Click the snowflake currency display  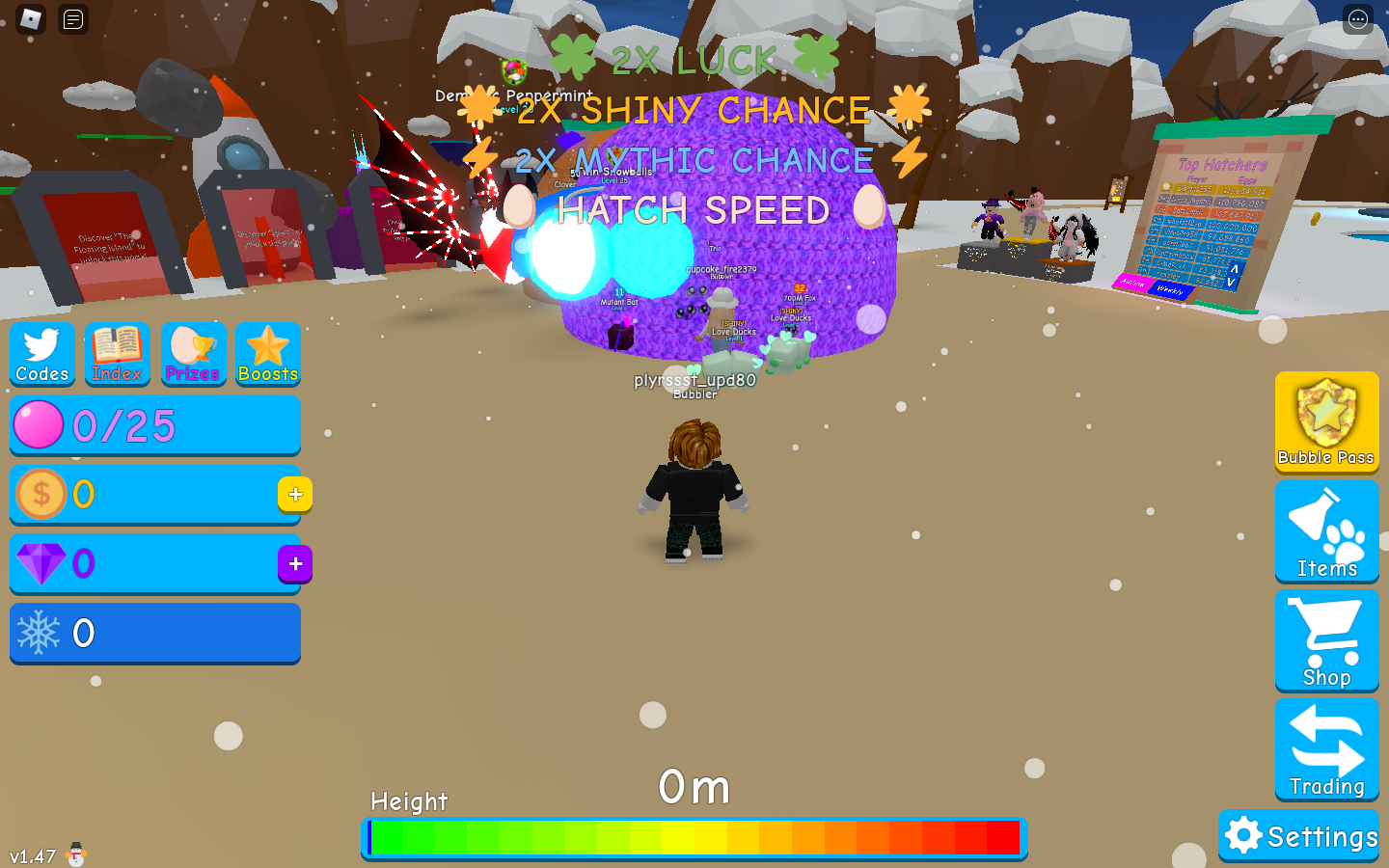(154, 634)
